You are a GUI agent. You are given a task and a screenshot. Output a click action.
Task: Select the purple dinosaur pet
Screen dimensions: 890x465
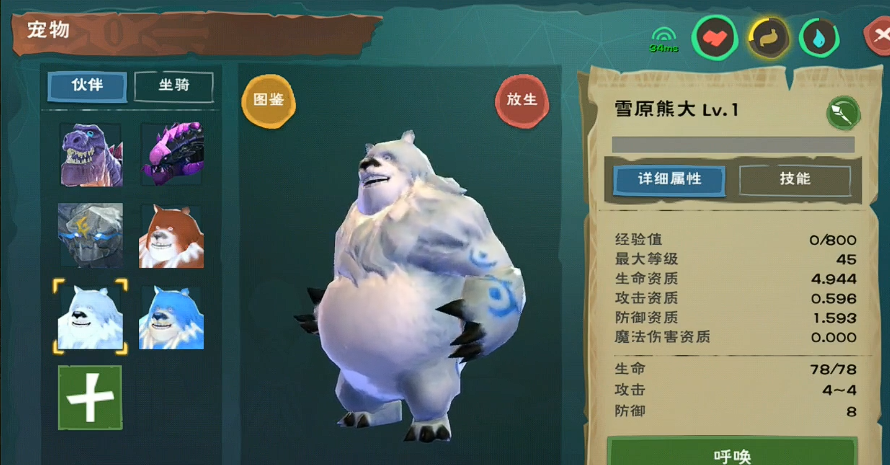click(x=90, y=155)
